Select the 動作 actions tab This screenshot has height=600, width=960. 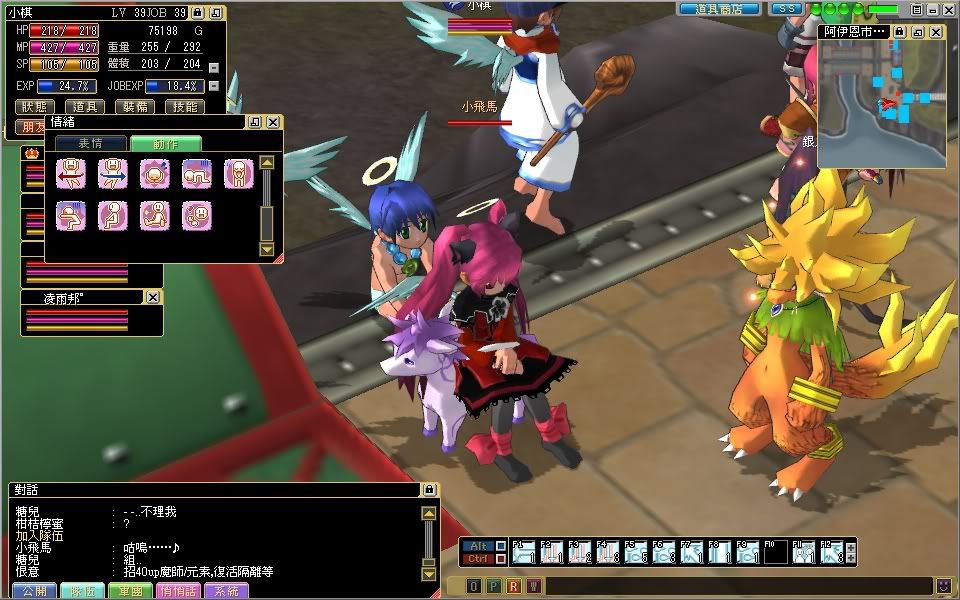point(165,143)
